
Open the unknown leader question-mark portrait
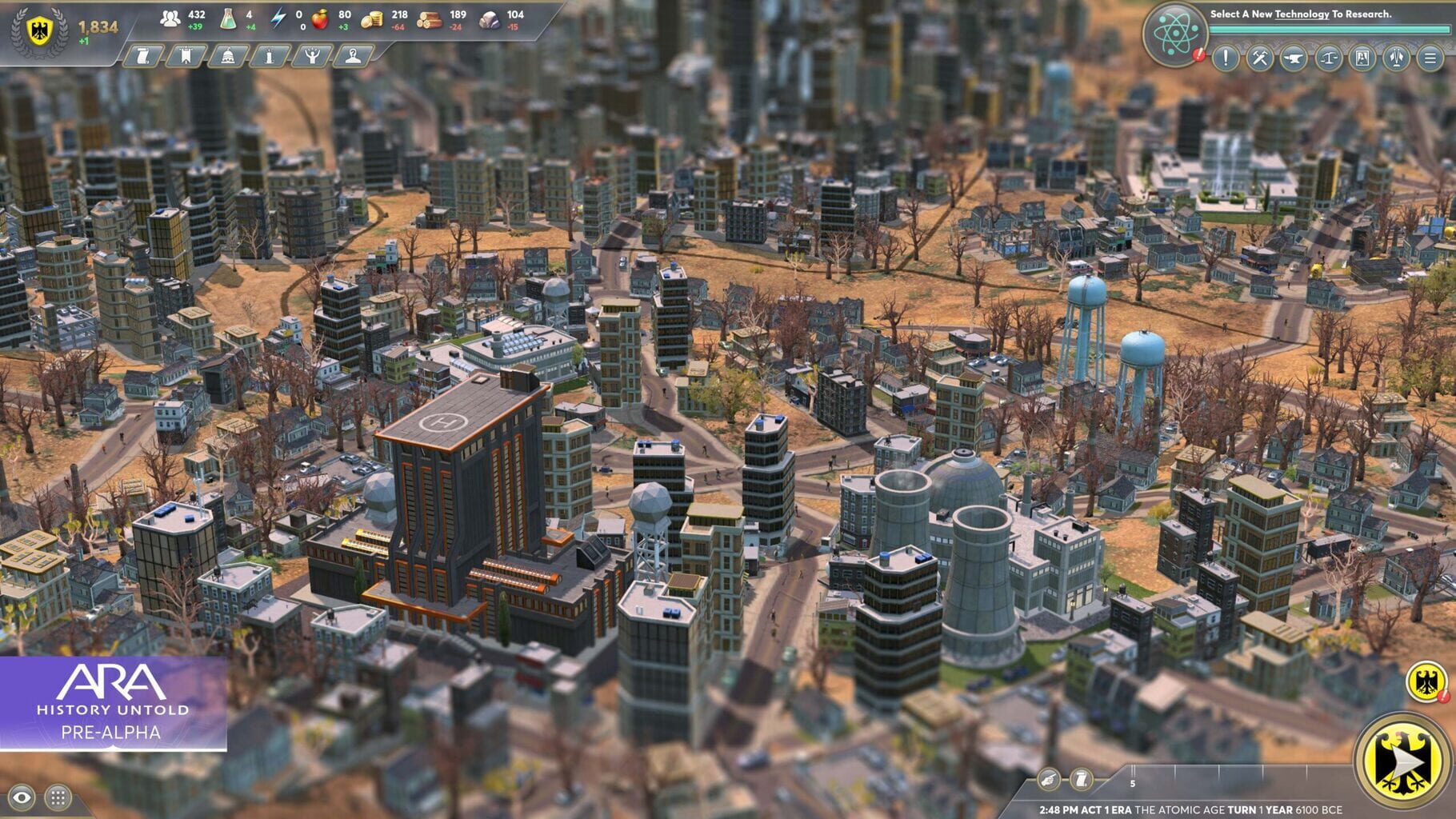354,56
